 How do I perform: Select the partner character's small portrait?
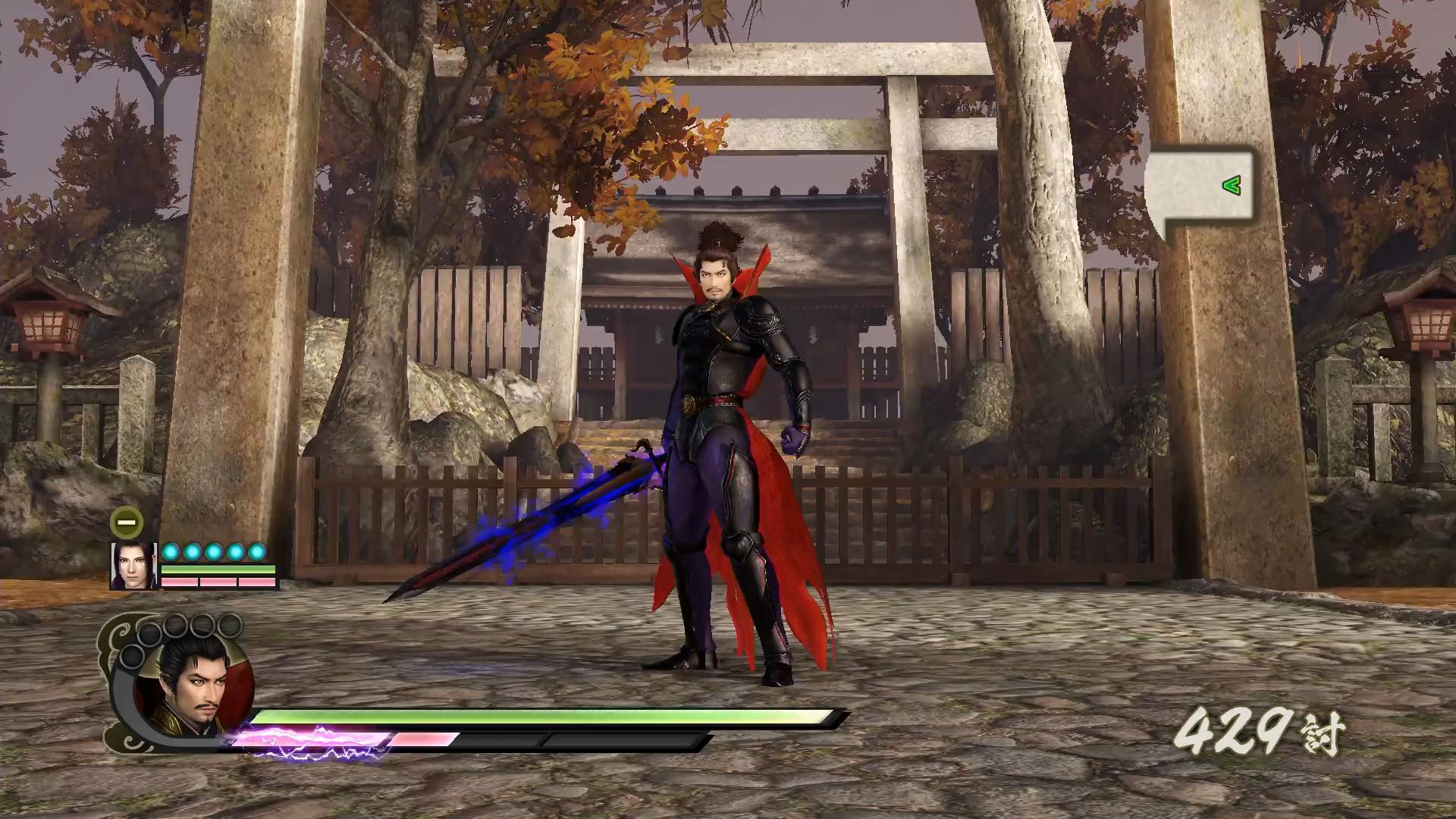(134, 566)
